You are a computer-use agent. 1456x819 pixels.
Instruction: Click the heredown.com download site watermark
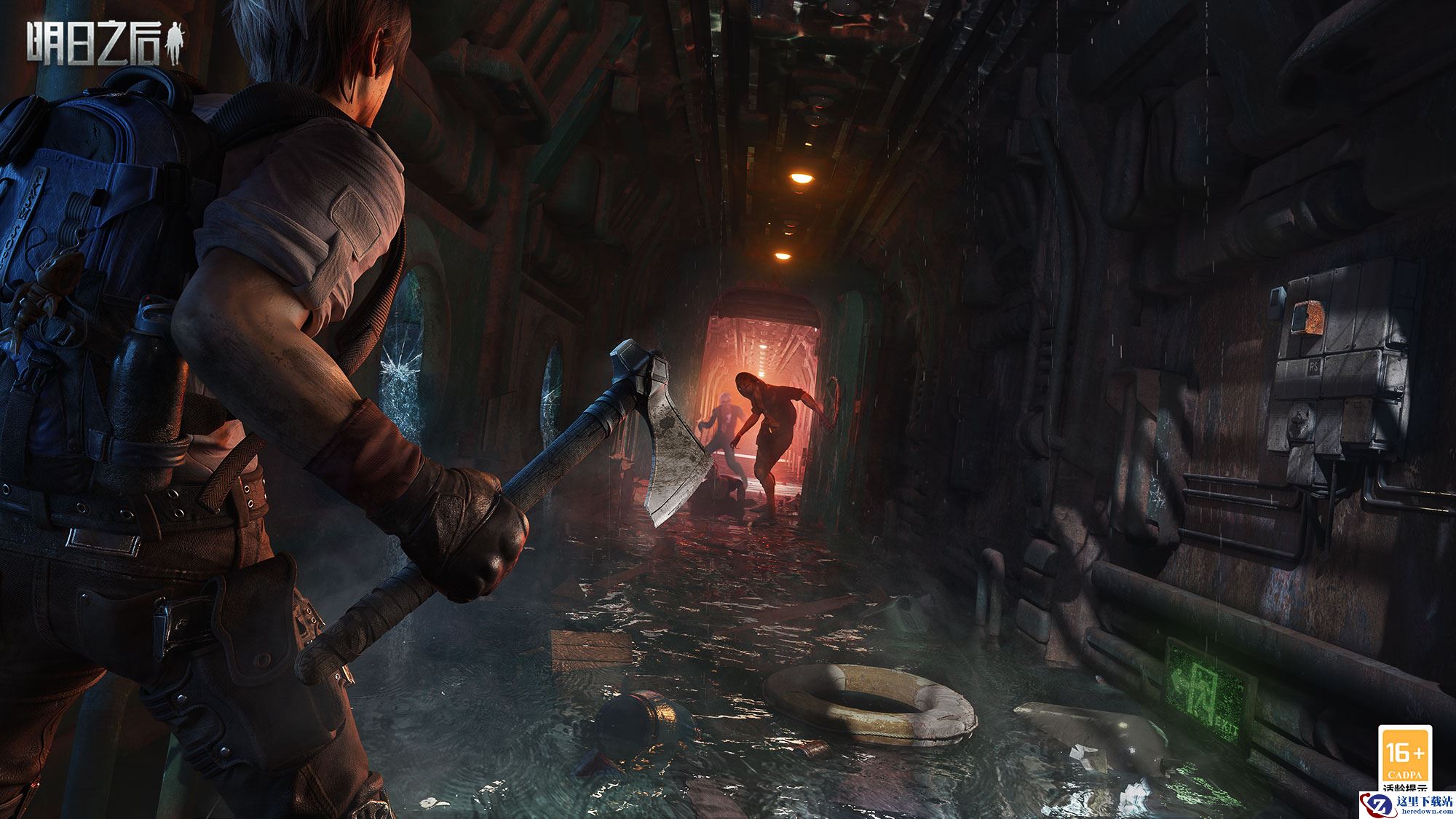(x=1413, y=804)
